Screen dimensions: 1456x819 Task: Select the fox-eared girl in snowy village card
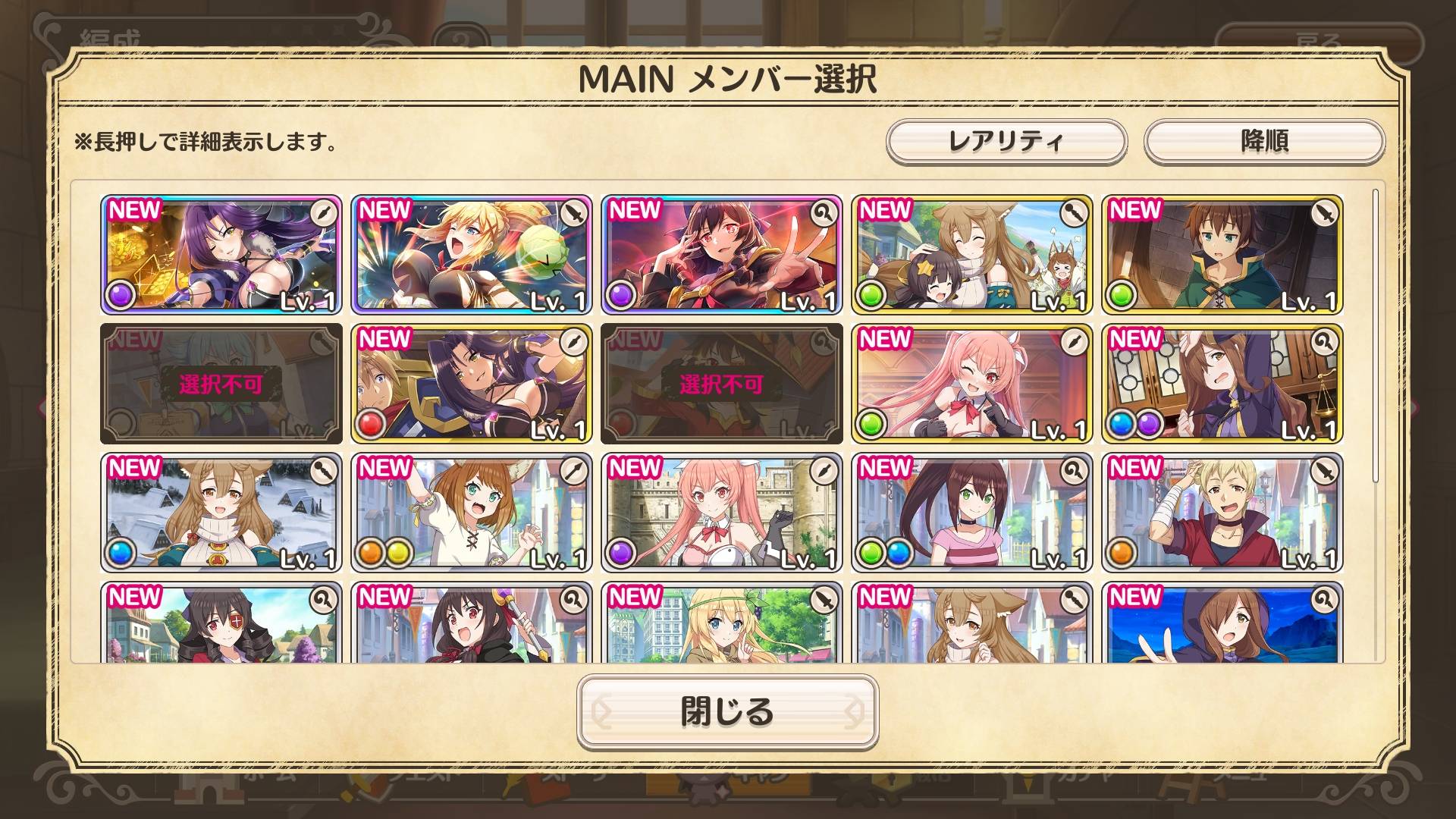[x=221, y=513]
